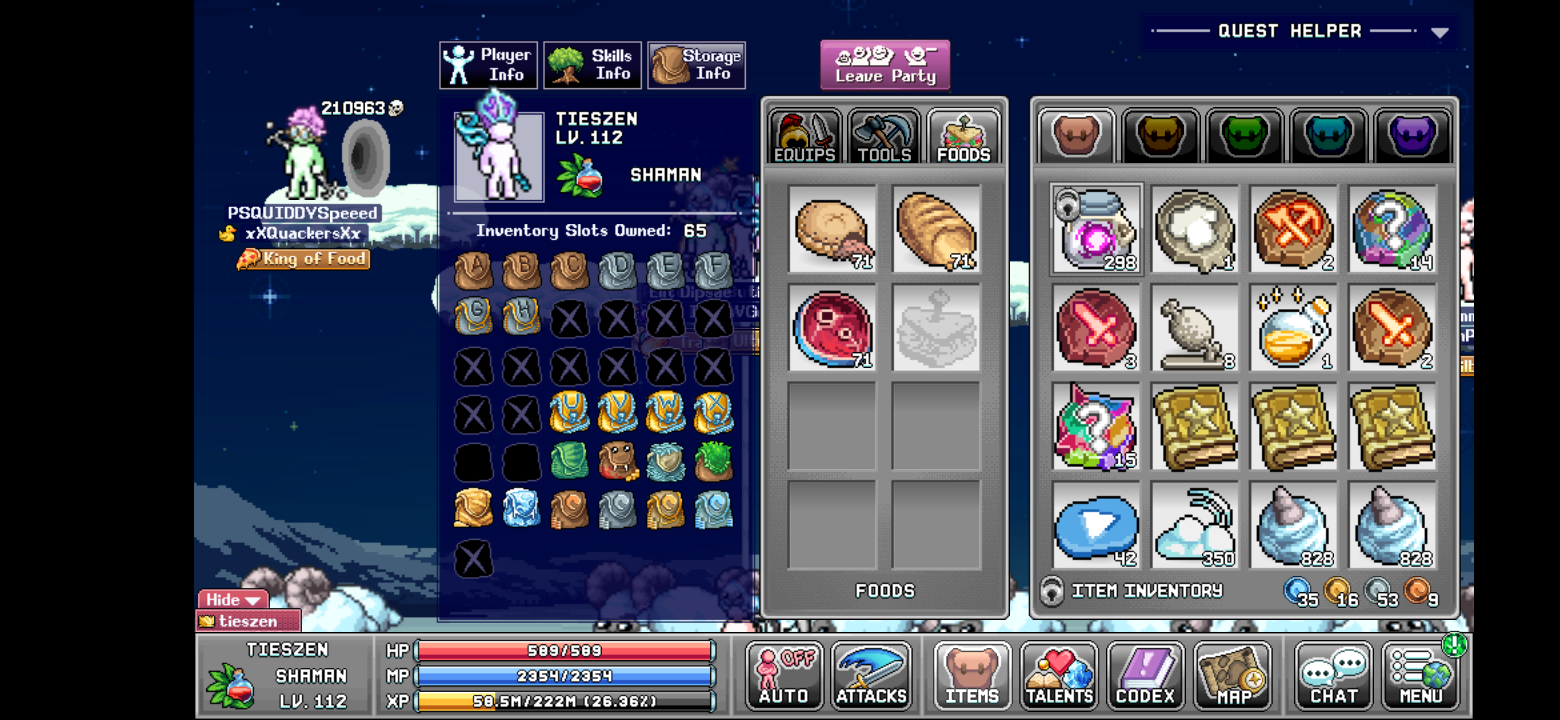This screenshot has height=720, width=1560.
Task: Open the ITEMS panel
Action: (x=970, y=675)
